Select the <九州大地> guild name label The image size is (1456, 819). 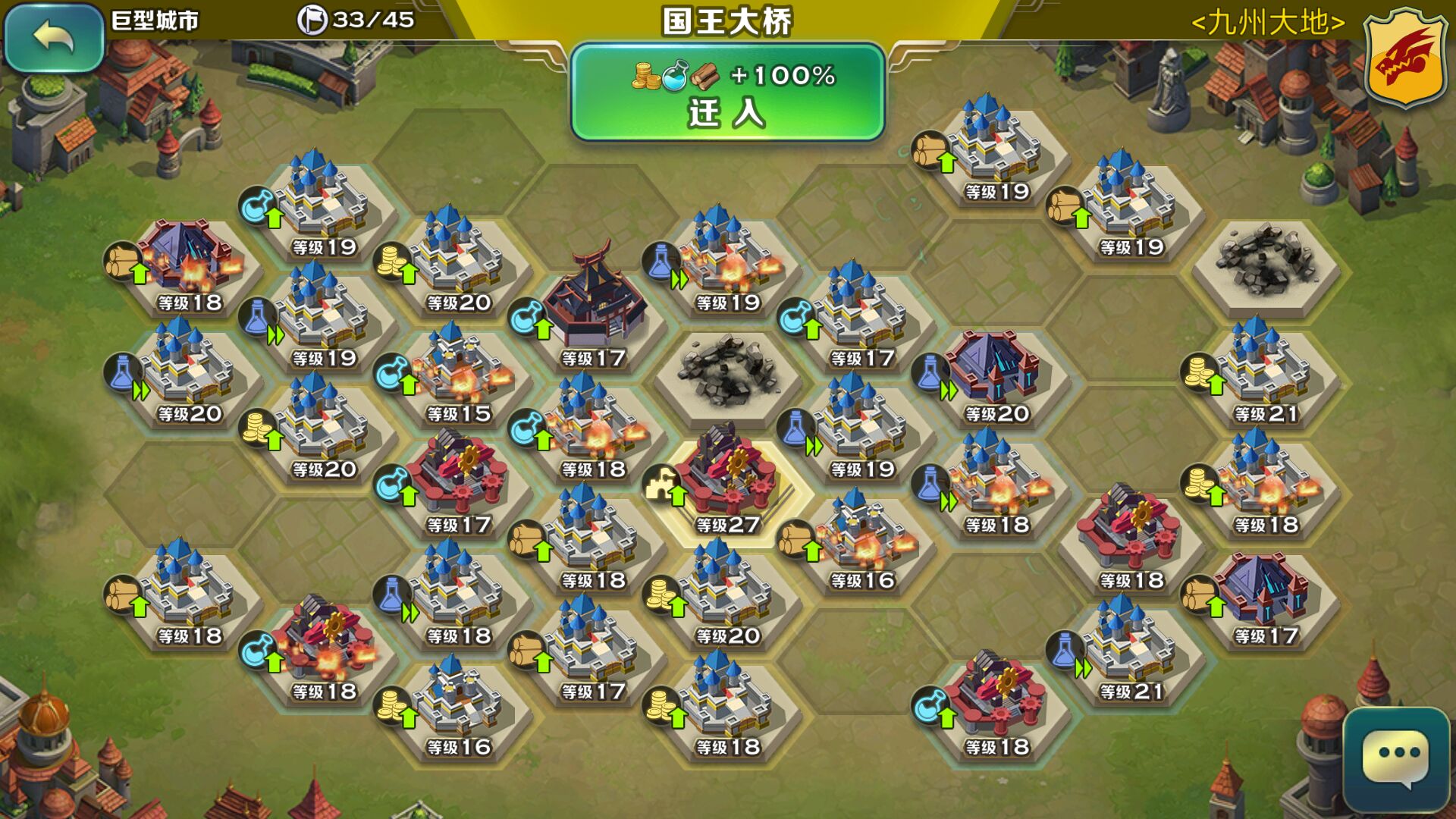pos(1267,23)
